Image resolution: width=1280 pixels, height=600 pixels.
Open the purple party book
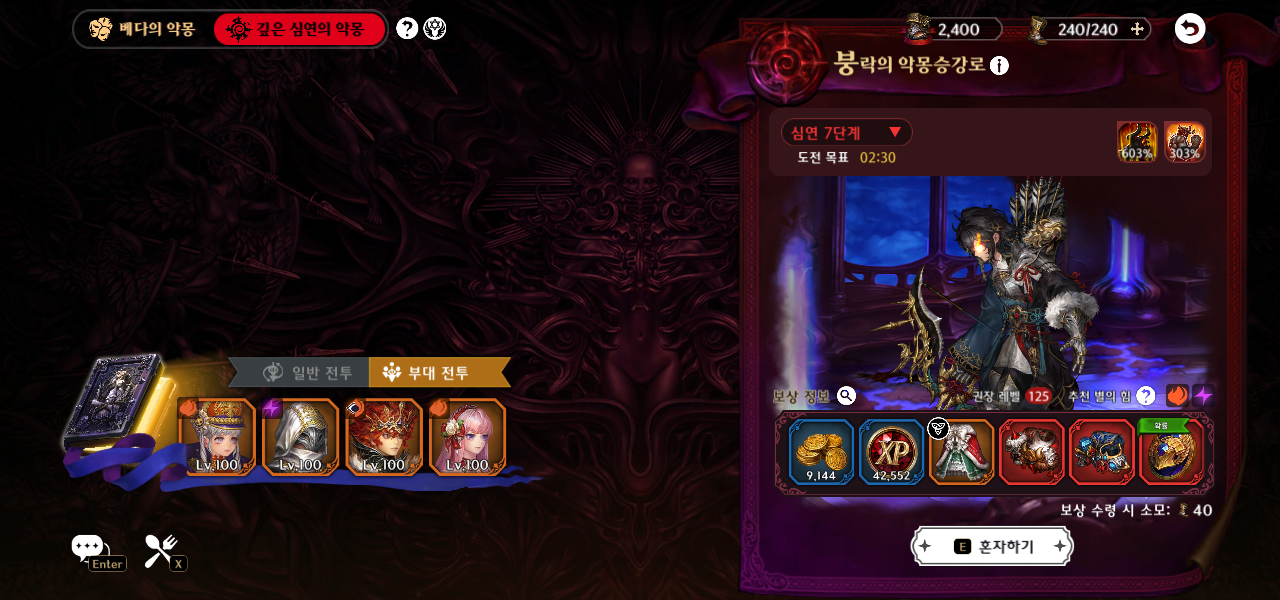[112, 400]
